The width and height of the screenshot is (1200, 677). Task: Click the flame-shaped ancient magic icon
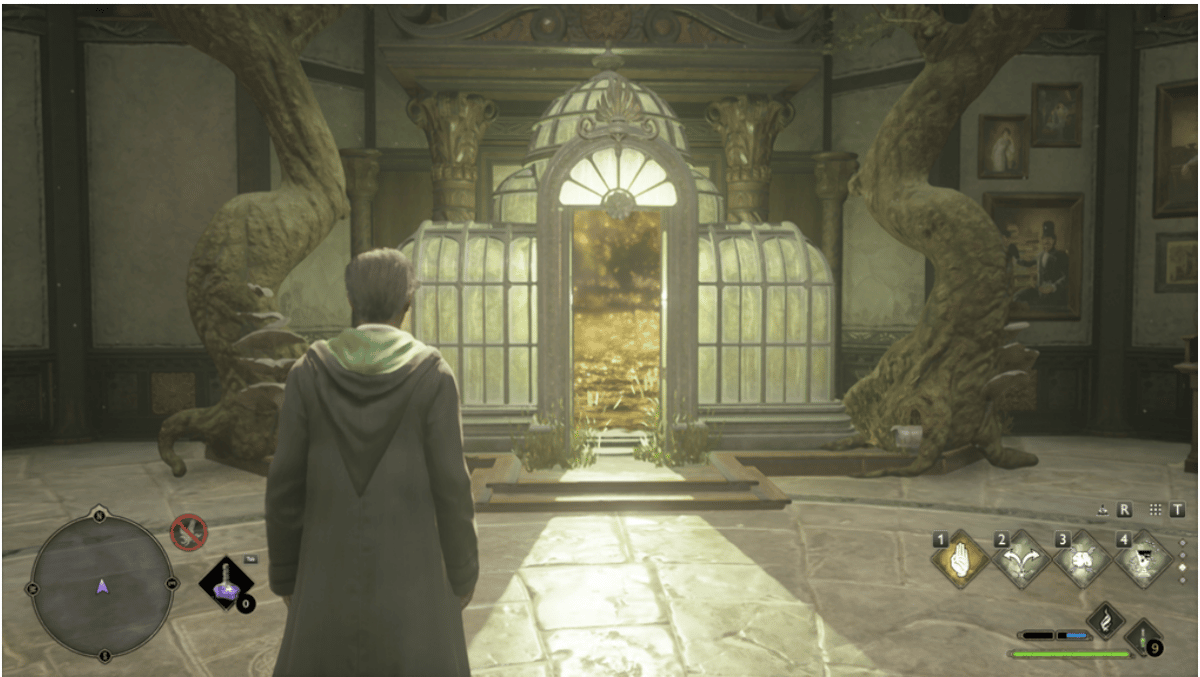(x=1106, y=620)
